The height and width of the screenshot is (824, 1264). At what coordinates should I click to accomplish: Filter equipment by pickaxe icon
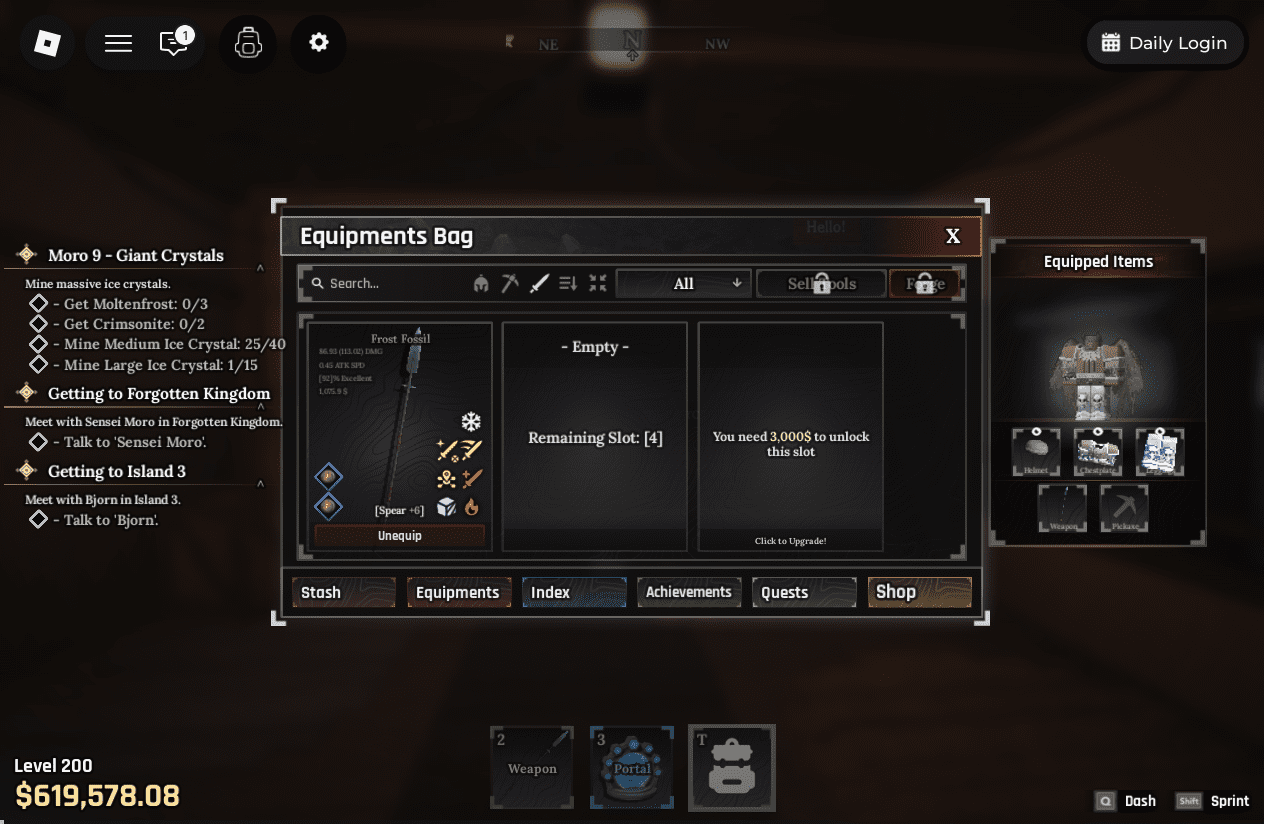(x=510, y=284)
